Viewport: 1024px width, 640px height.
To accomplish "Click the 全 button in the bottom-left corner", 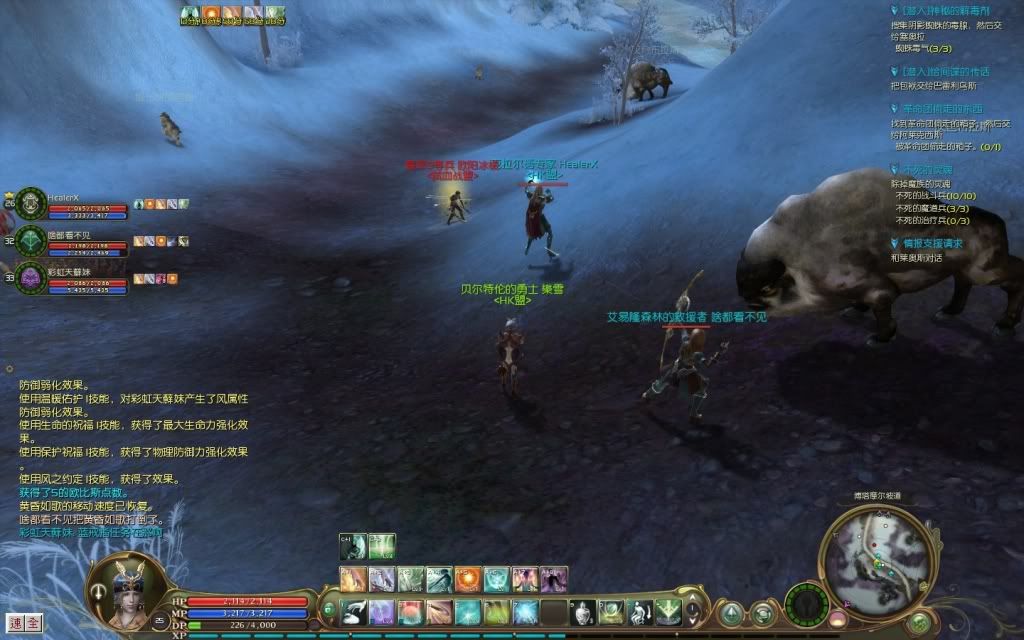I will click(x=33, y=622).
